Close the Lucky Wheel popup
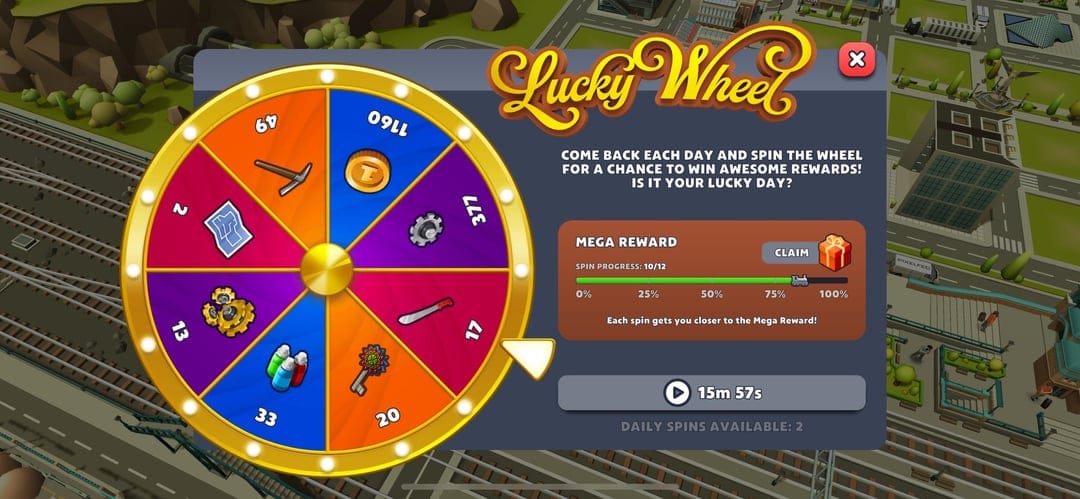Screen dimensions: 1080x499 pyautogui.click(x=856, y=60)
